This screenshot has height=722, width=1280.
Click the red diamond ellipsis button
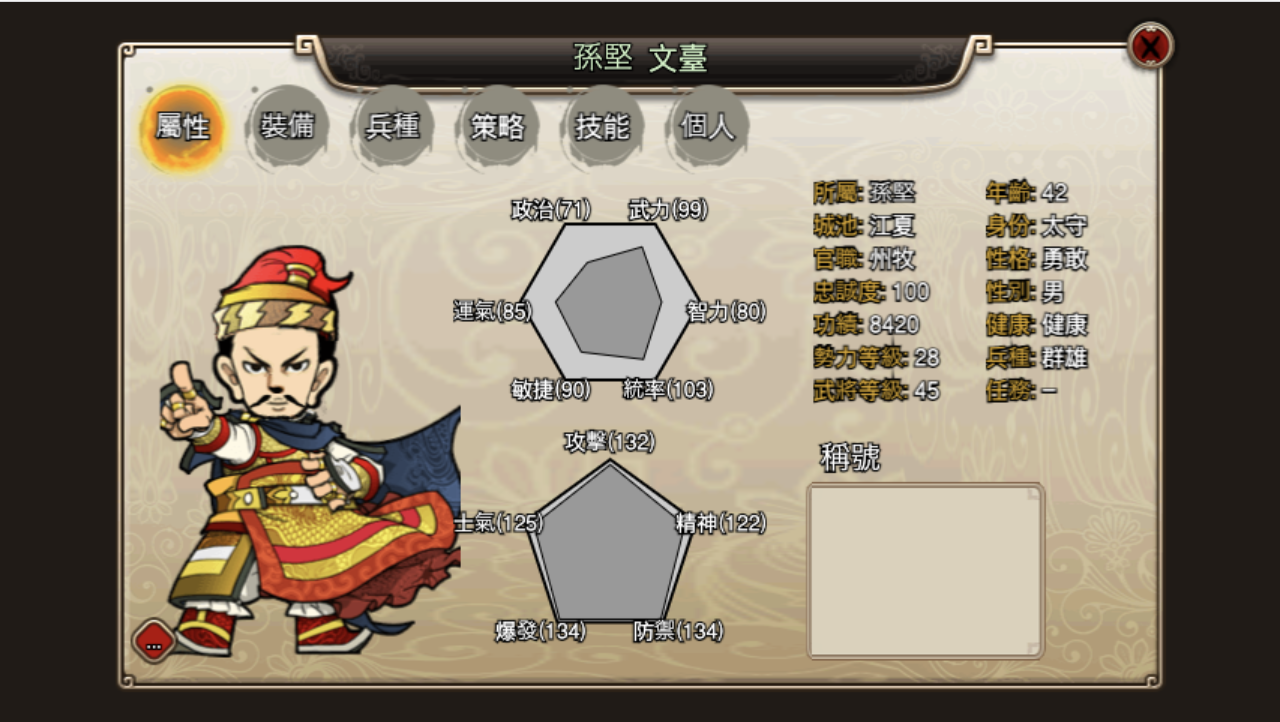(154, 643)
